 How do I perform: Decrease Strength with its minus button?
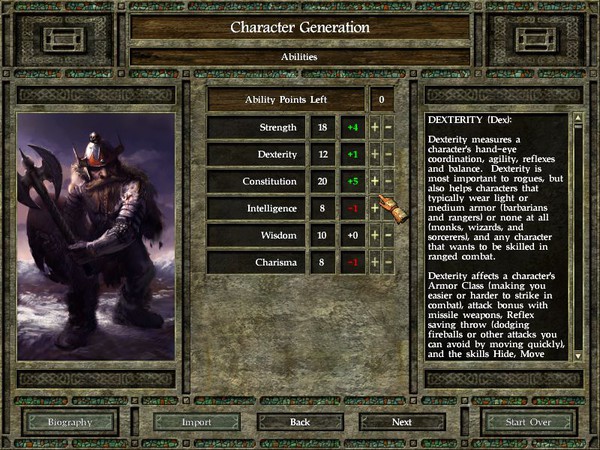click(389, 128)
